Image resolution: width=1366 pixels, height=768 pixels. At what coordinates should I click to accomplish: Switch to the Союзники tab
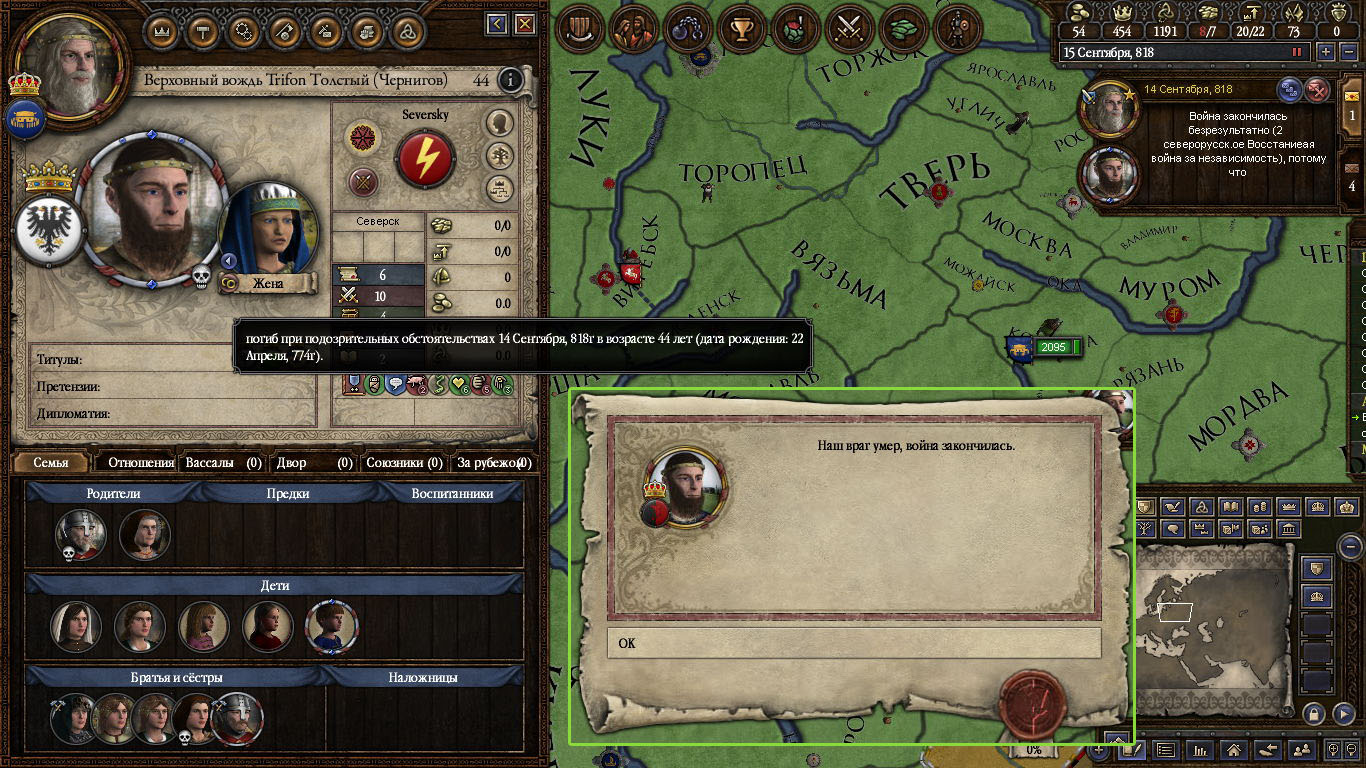tap(404, 463)
